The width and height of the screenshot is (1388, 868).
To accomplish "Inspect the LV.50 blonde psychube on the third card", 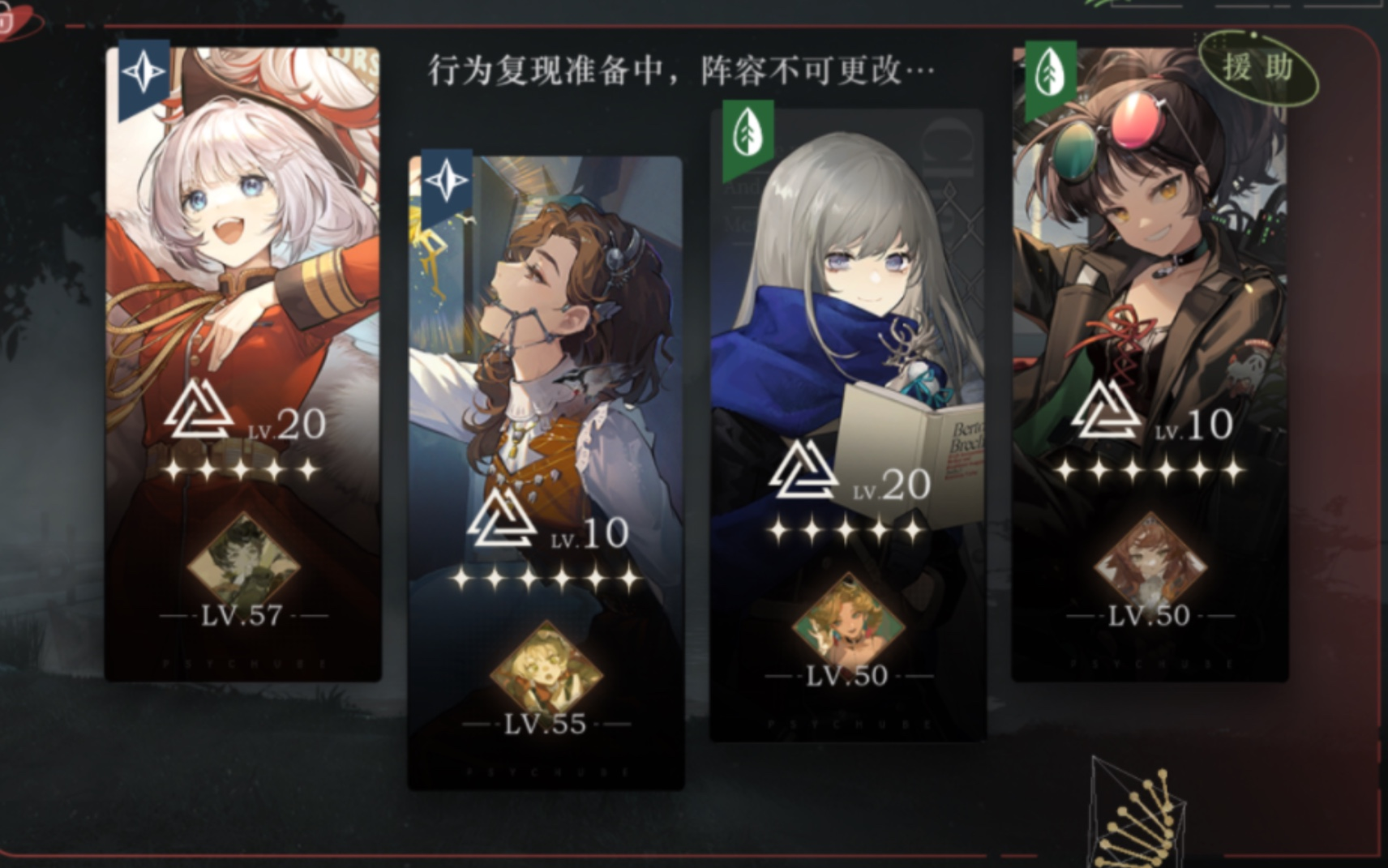I will (848, 622).
